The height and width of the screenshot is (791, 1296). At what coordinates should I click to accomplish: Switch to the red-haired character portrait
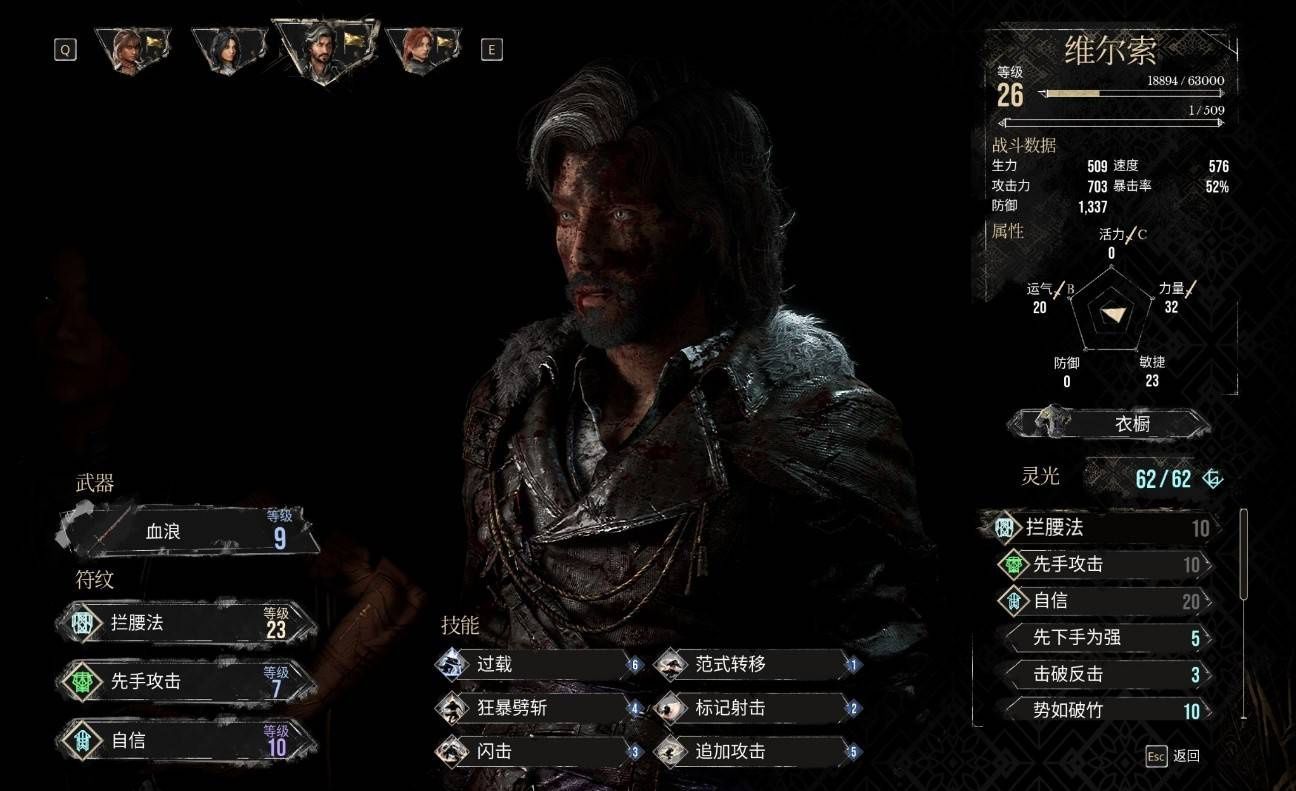click(421, 49)
